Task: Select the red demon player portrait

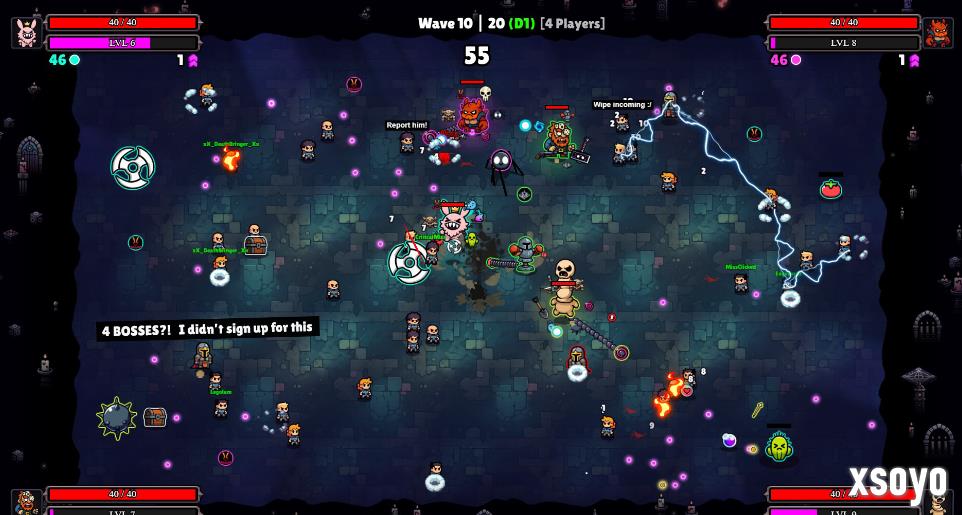Action: tap(938, 32)
